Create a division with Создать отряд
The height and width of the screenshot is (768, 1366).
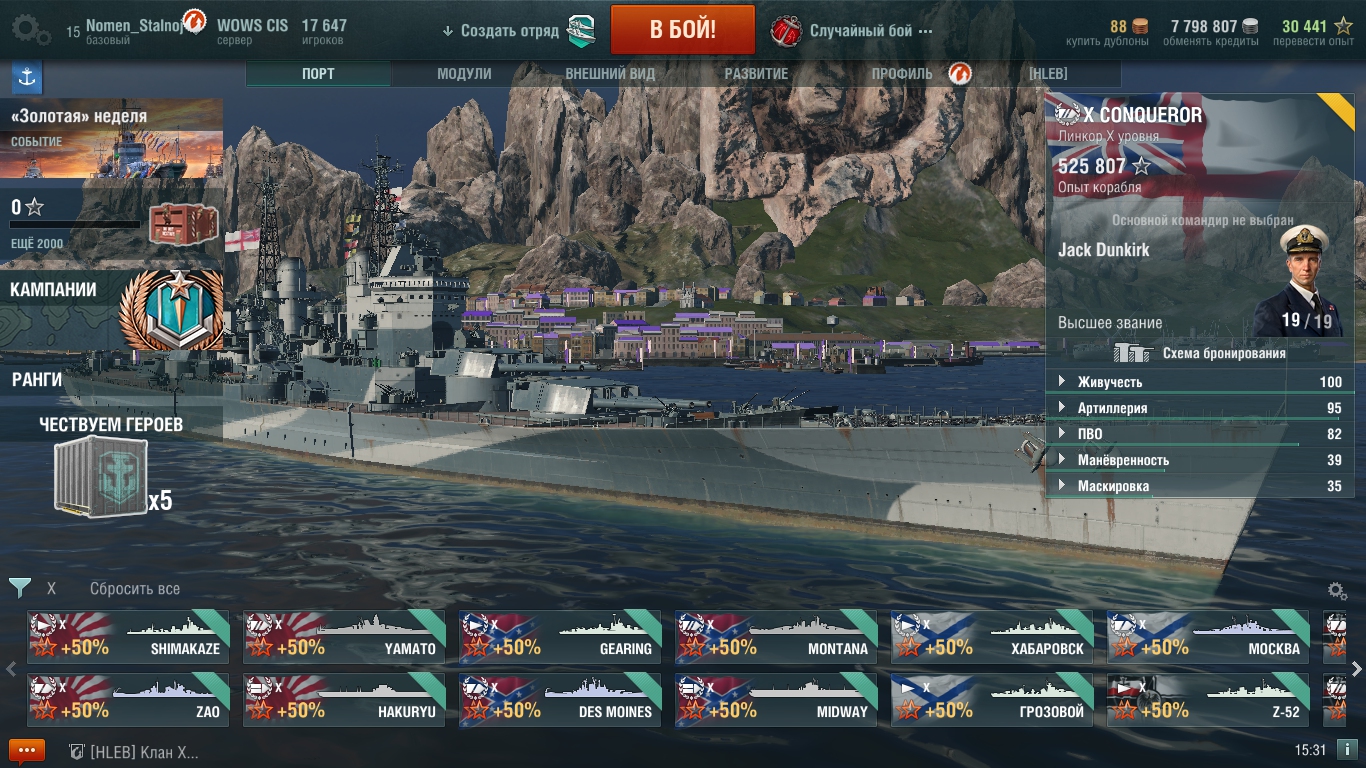[510, 31]
